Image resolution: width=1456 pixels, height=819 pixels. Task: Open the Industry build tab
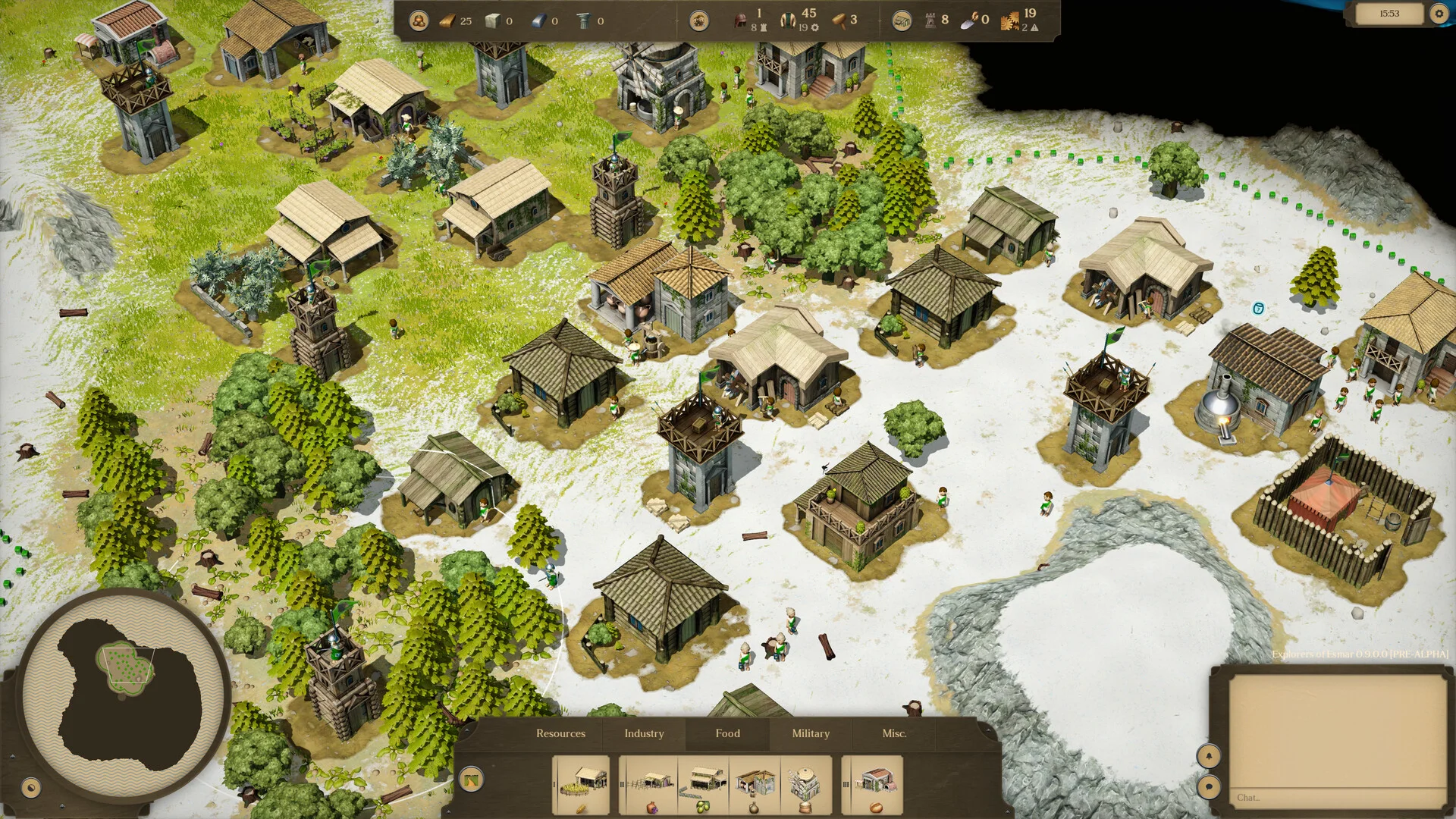click(644, 733)
